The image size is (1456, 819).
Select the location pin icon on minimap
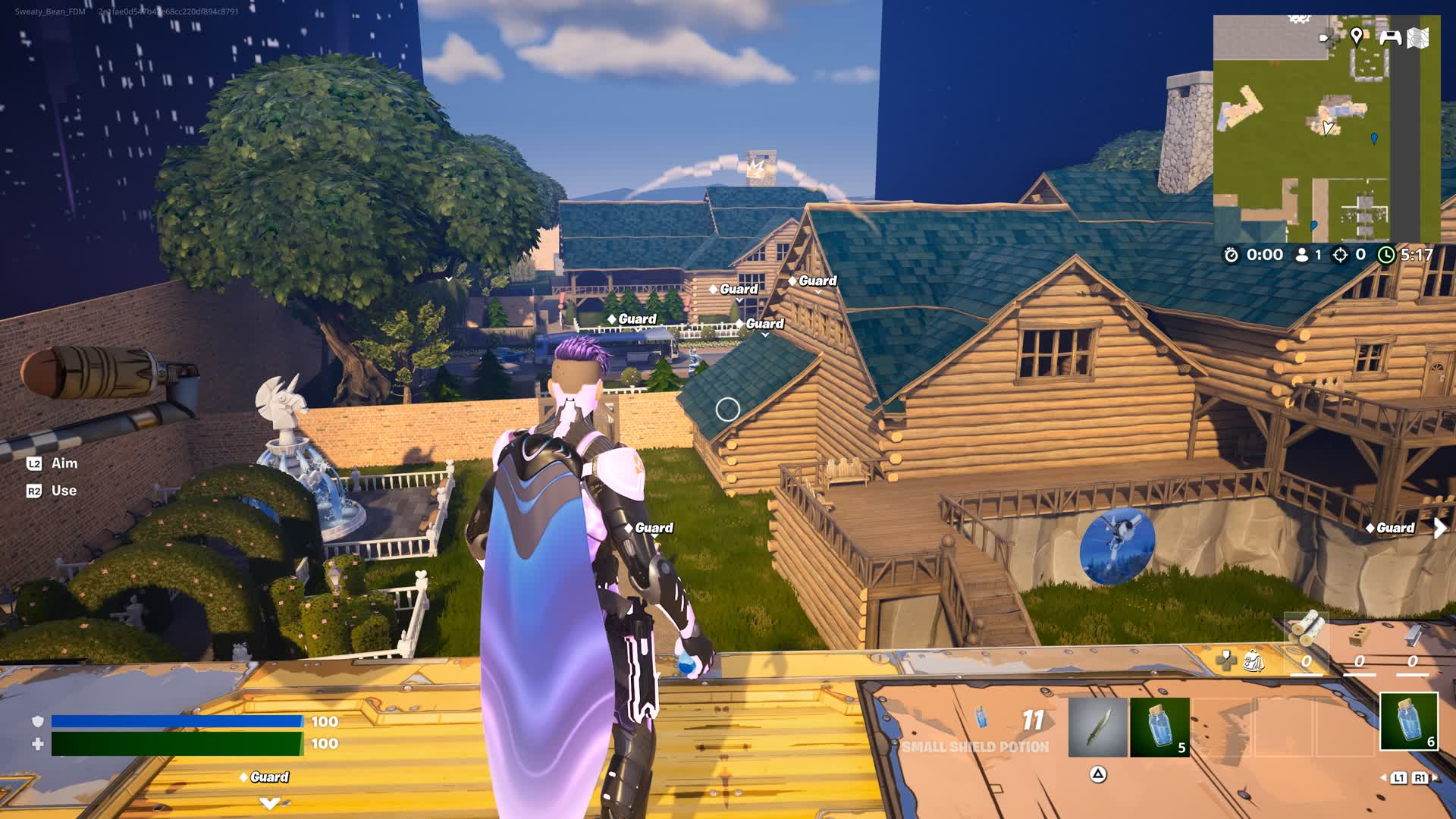1357,36
